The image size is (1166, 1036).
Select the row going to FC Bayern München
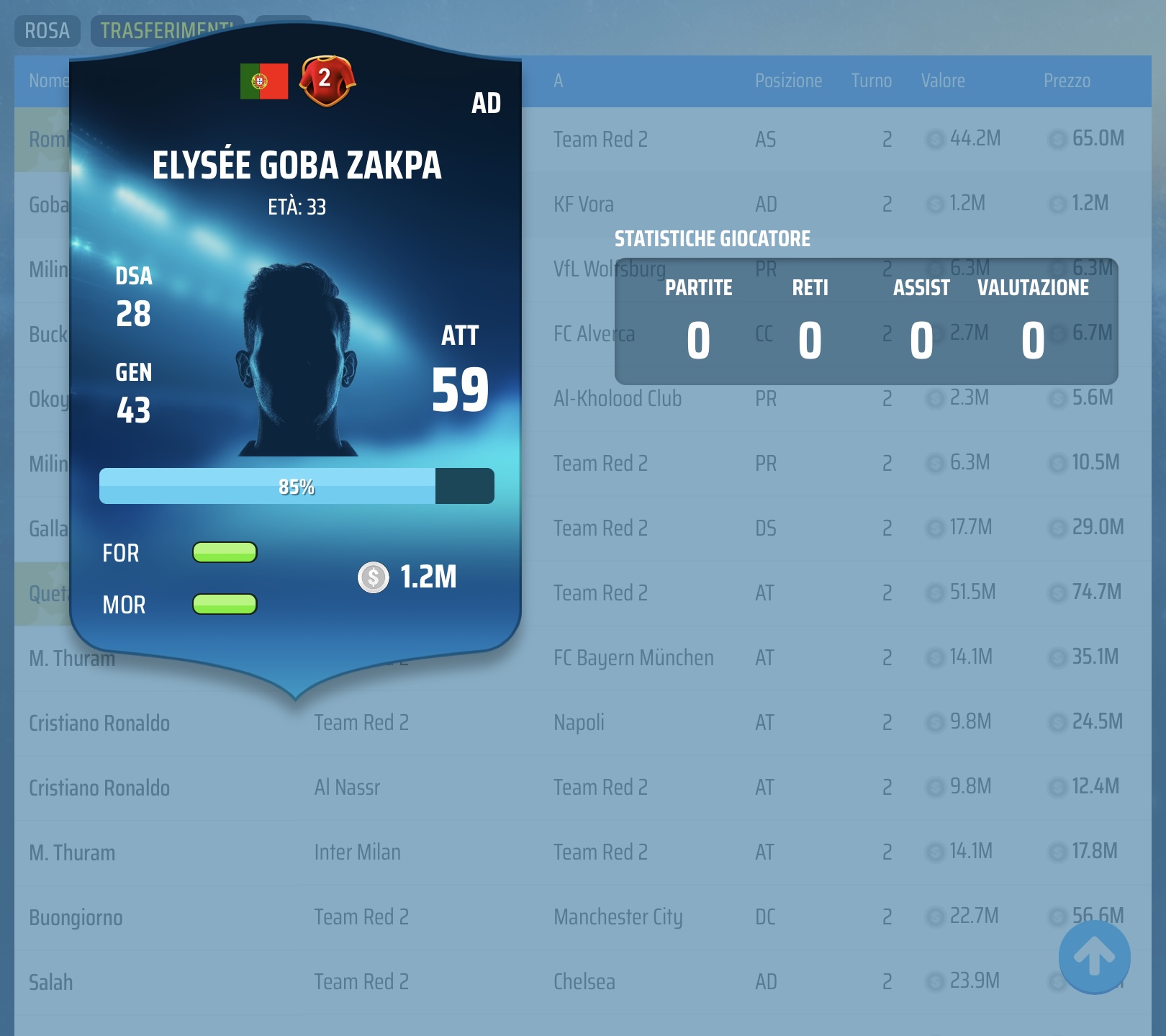[633, 657]
